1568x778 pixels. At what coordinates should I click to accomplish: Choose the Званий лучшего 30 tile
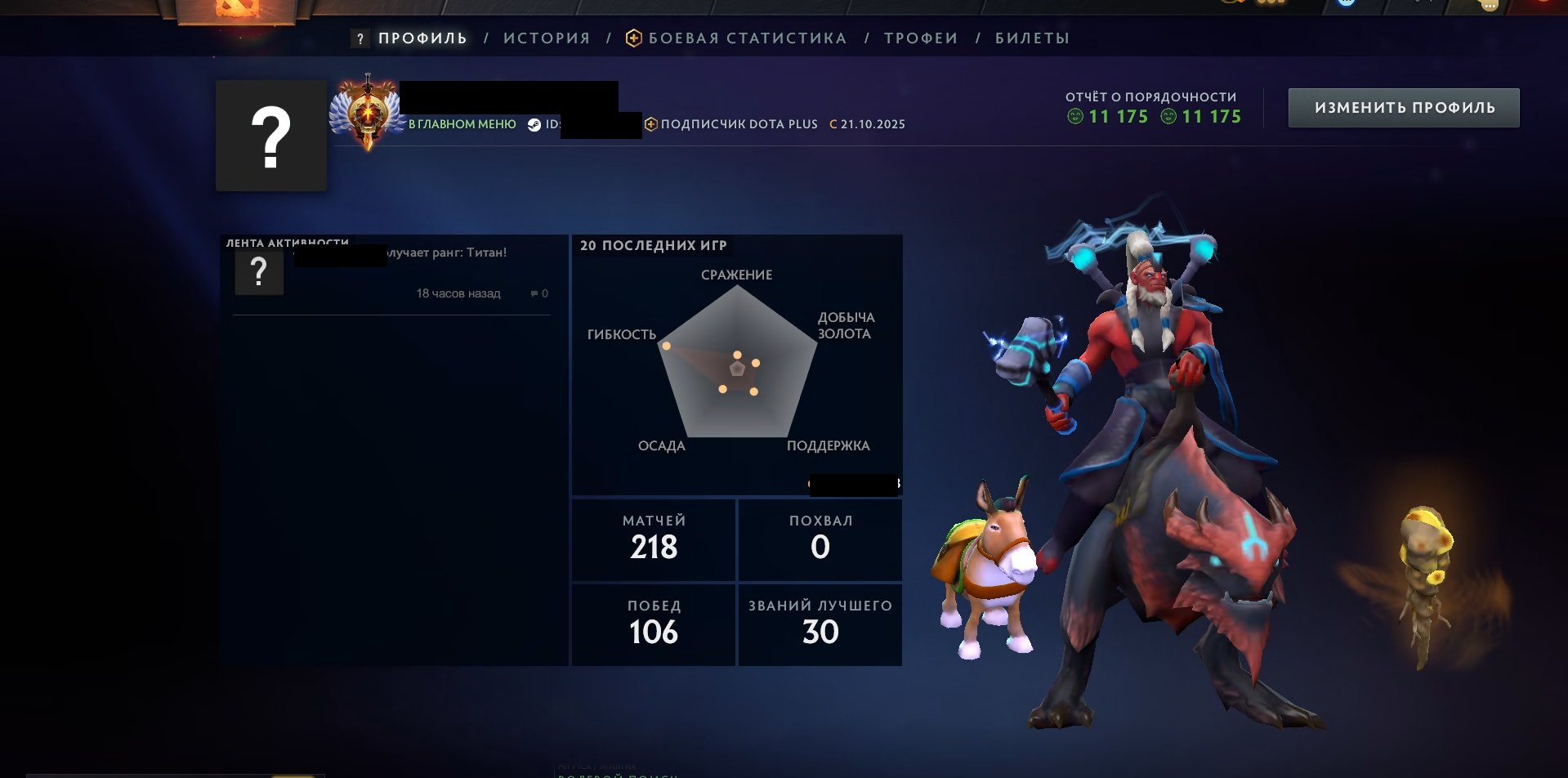[820, 624]
